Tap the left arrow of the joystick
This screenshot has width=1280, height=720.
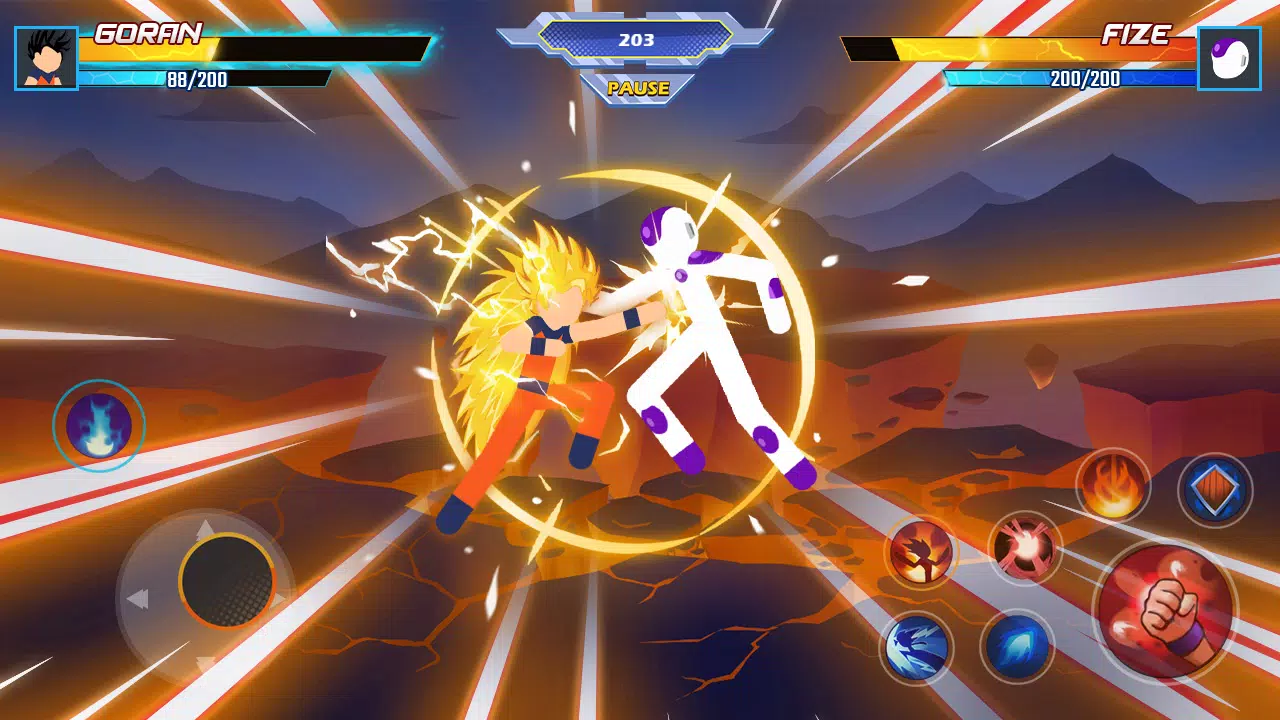click(140, 597)
